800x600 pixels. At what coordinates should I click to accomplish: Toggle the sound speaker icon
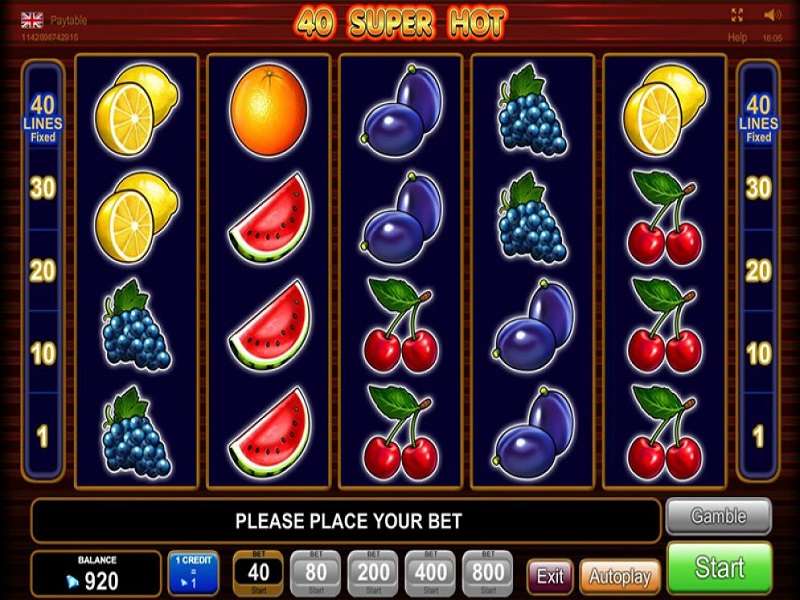click(x=772, y=15)
